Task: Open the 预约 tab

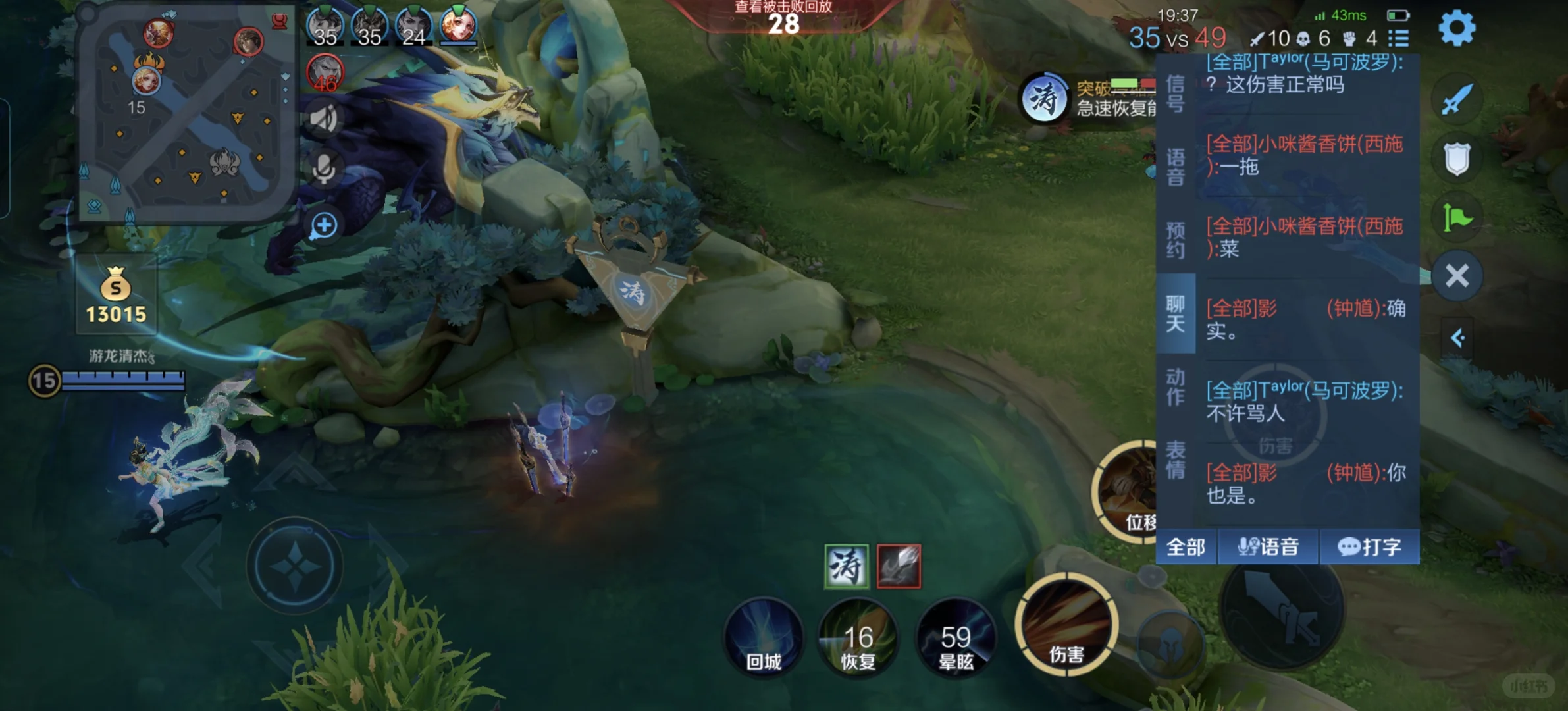Action: click(x=1175, y=240)
